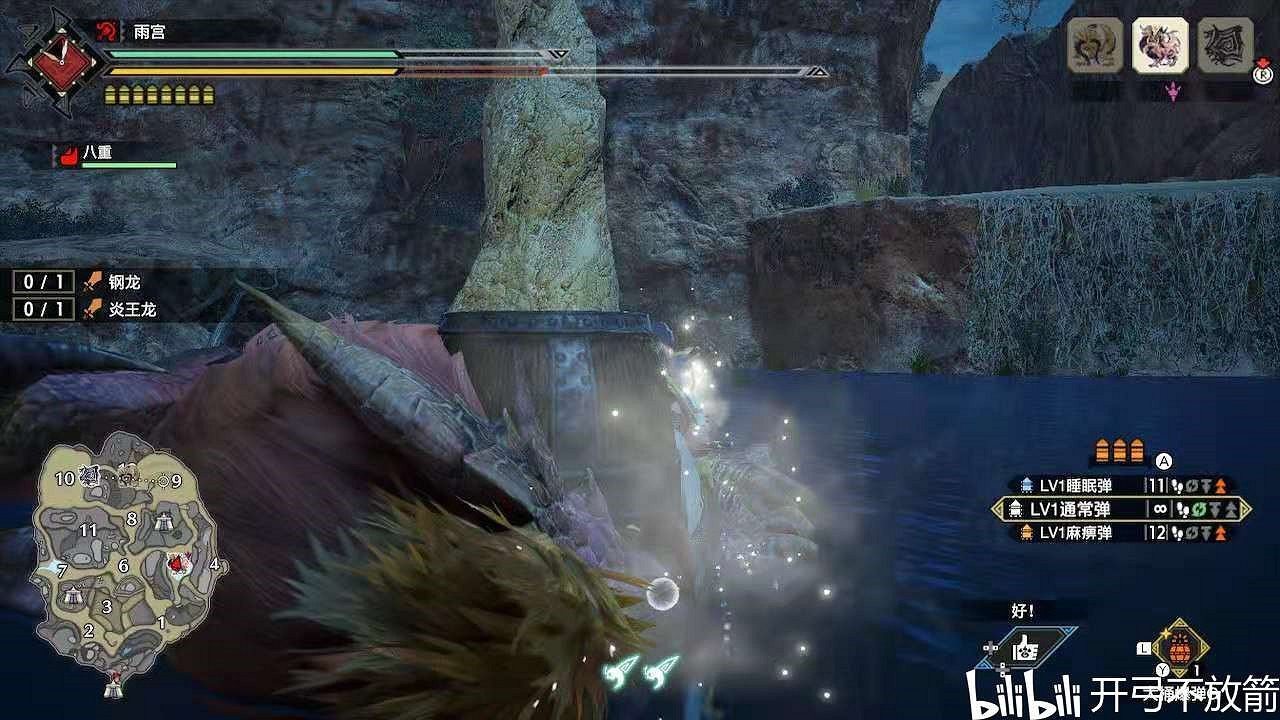Toggle the R-button target marker indicator
The image size is (1280, 720).
[x=1263, y=75]
